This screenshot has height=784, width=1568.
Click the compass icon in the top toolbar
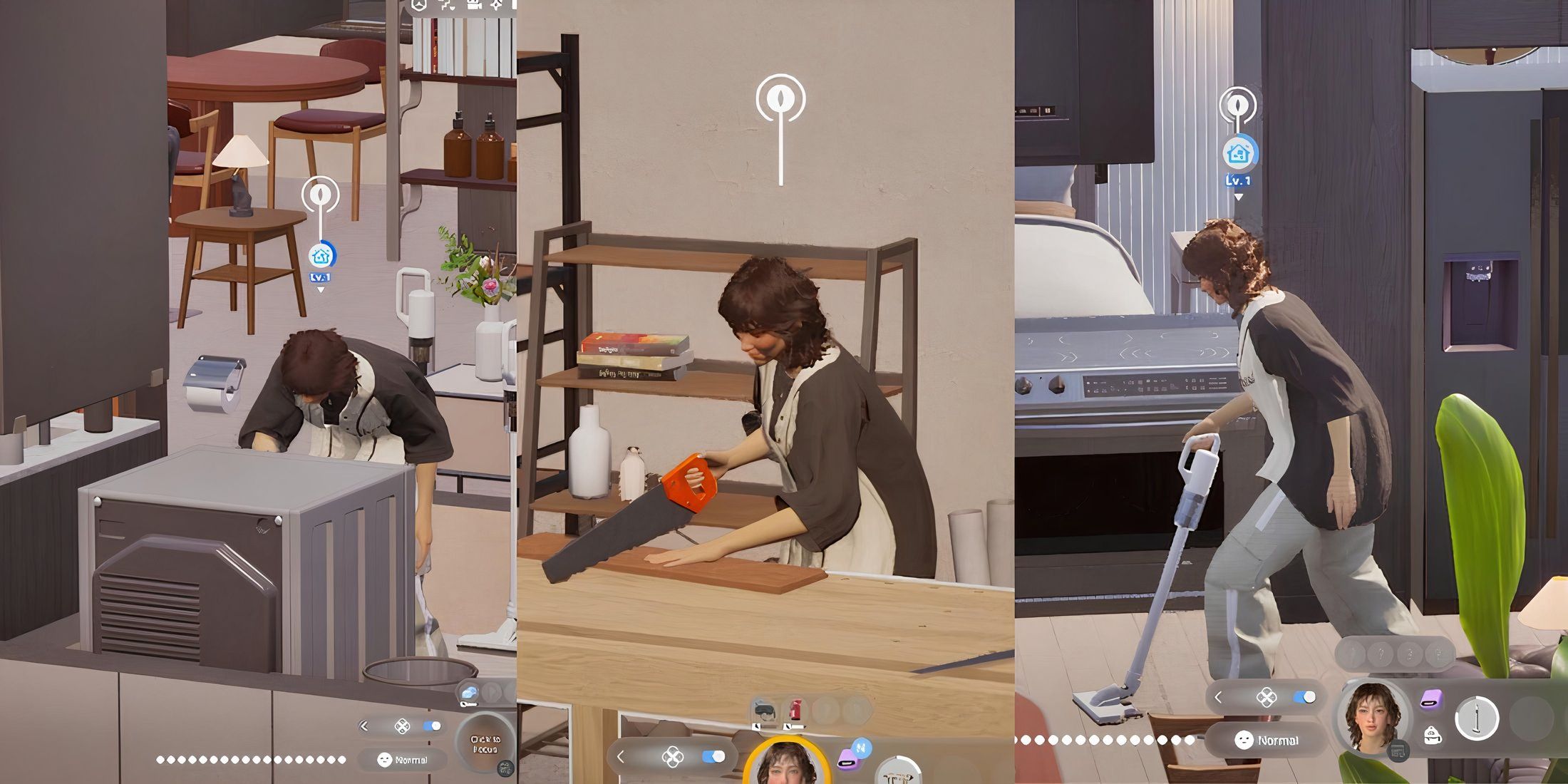click(418, 6)
